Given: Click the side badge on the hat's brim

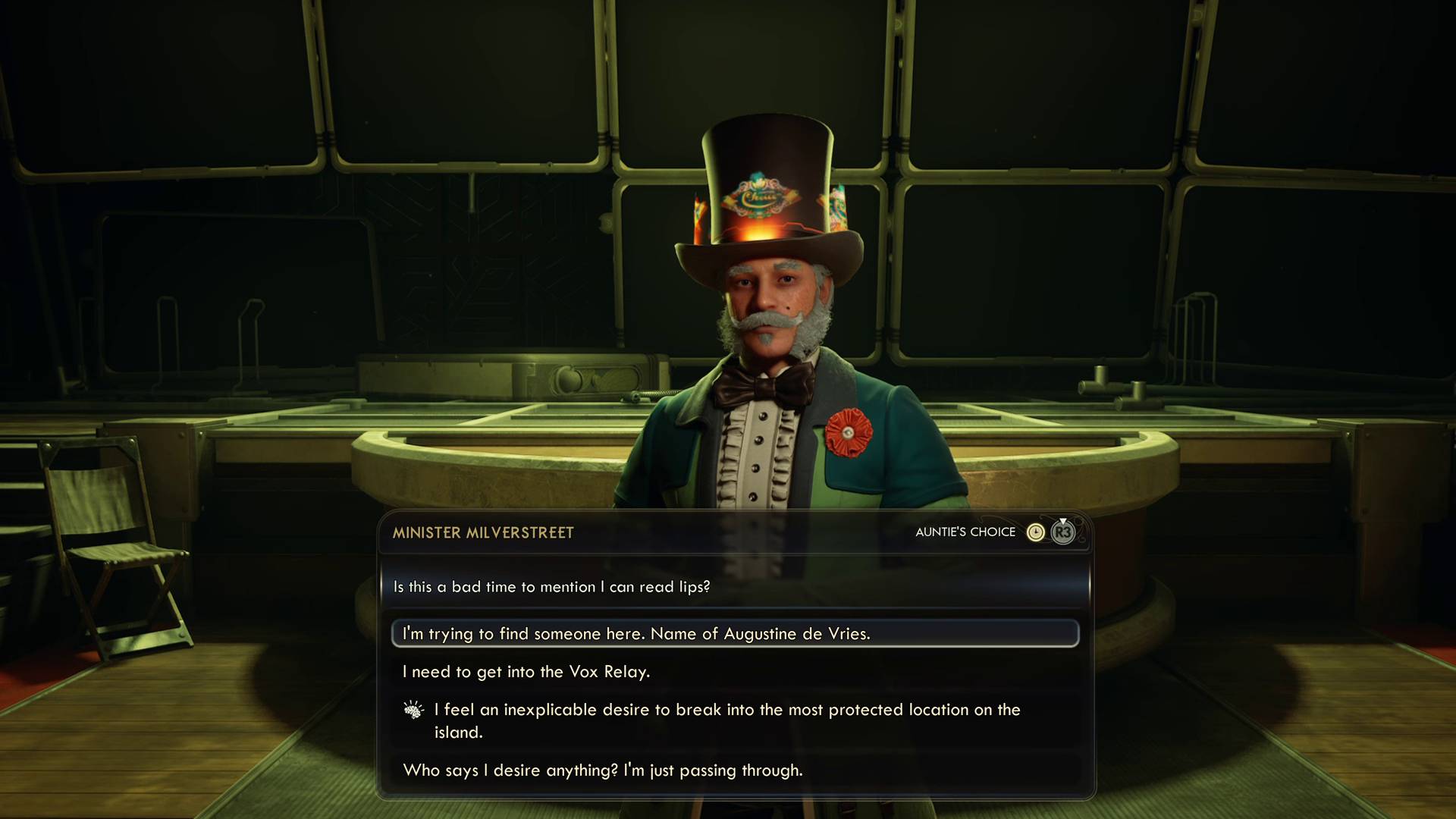Looking at the screenshot, I should 838,209.
